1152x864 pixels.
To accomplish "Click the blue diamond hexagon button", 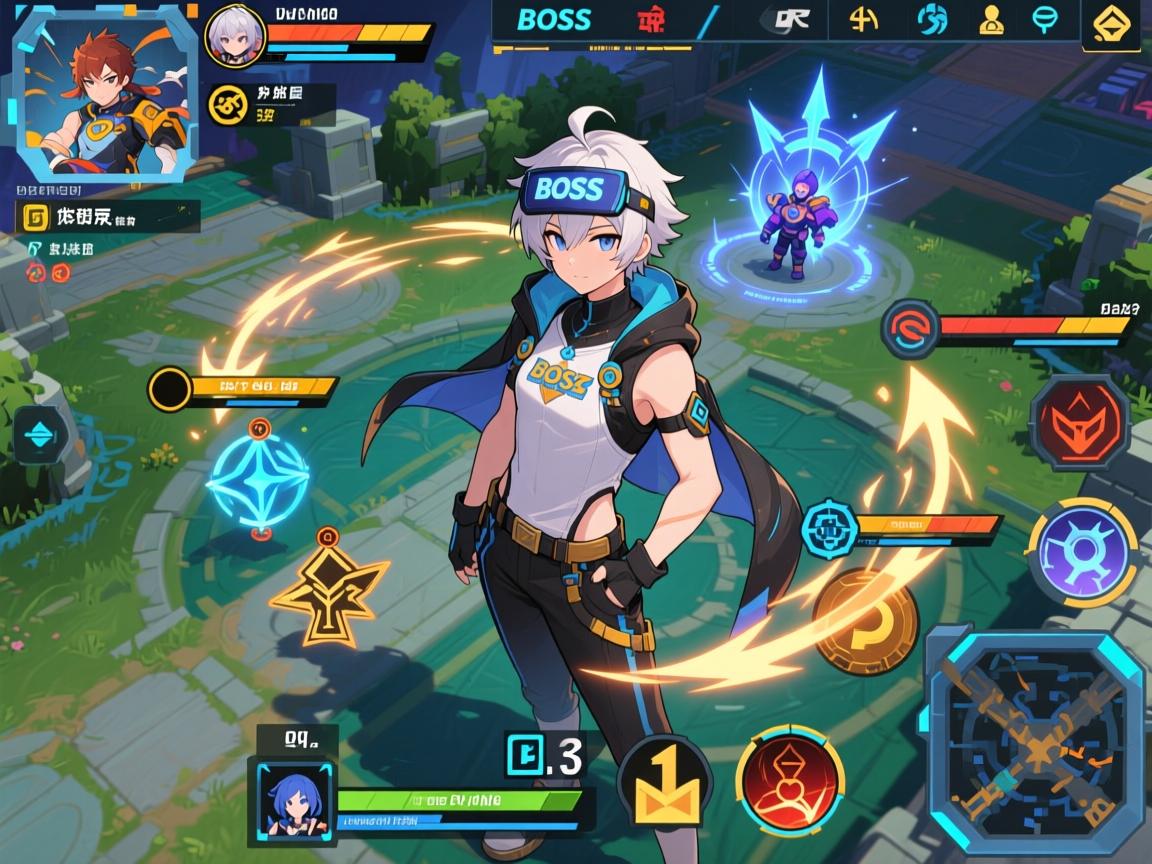I will tap(40, 436).
